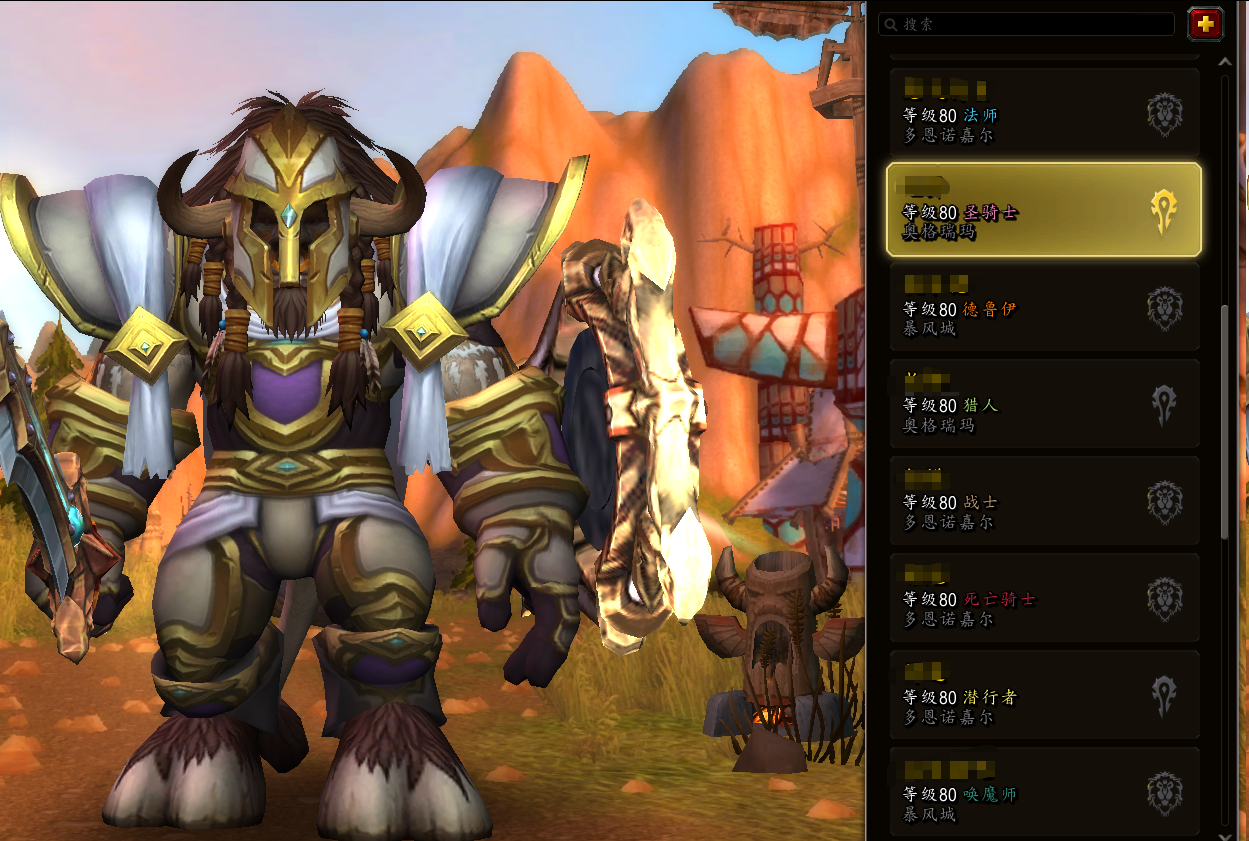Select the level 80 法师 character
The height and width of the screenshot is (841, 1249).
pyautogui.click(x=1043, y=113)
